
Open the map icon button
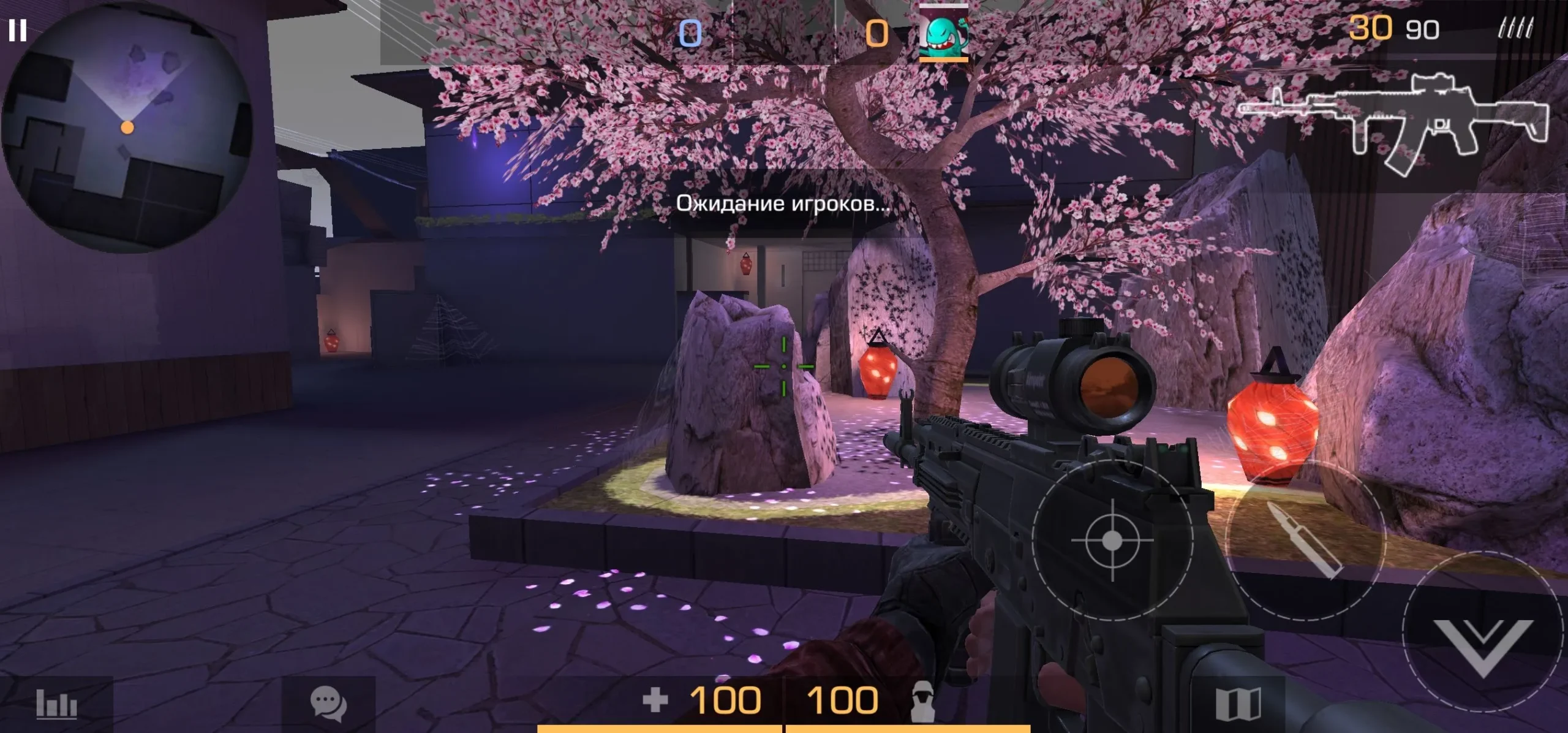(1238, 704)
